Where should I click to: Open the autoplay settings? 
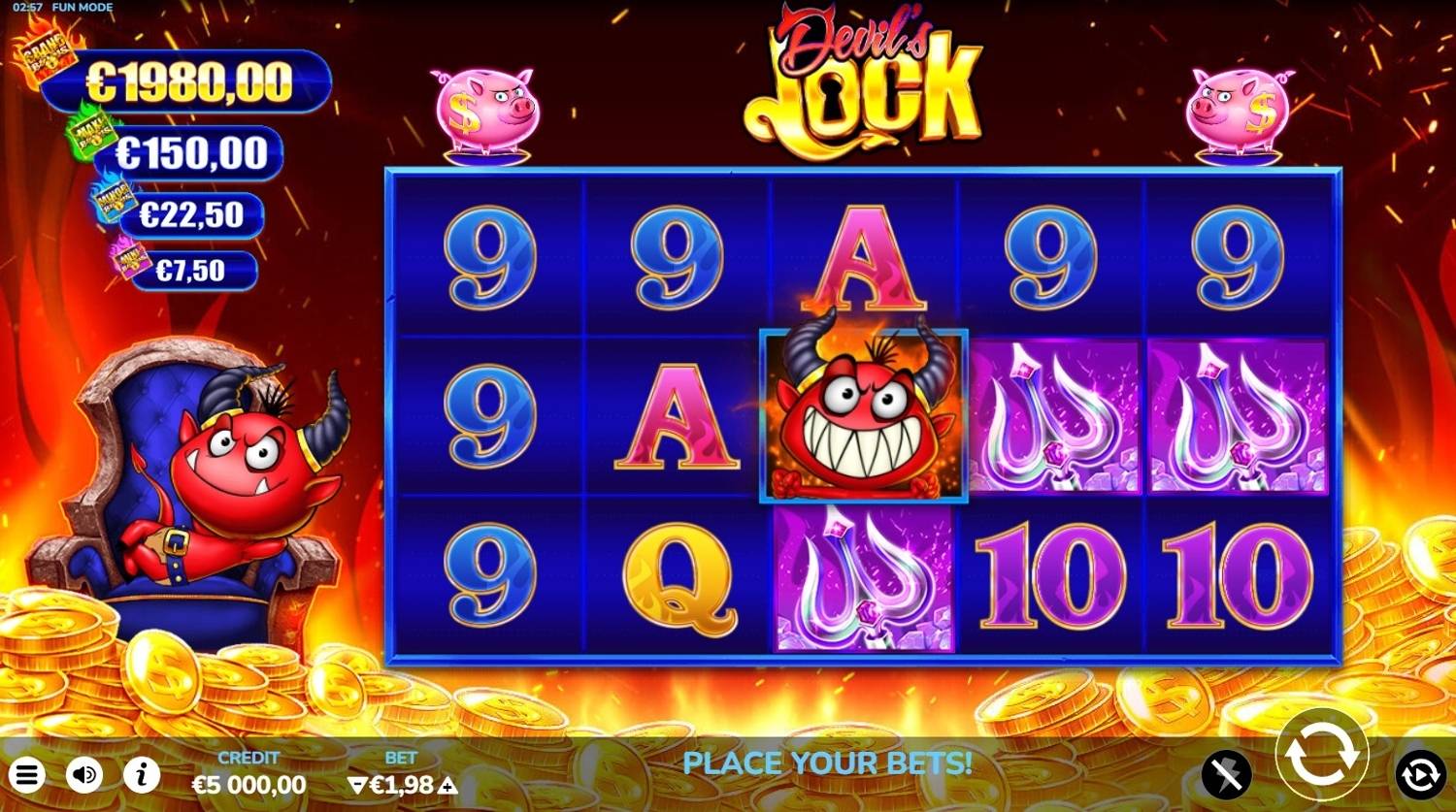point(1420,774)
